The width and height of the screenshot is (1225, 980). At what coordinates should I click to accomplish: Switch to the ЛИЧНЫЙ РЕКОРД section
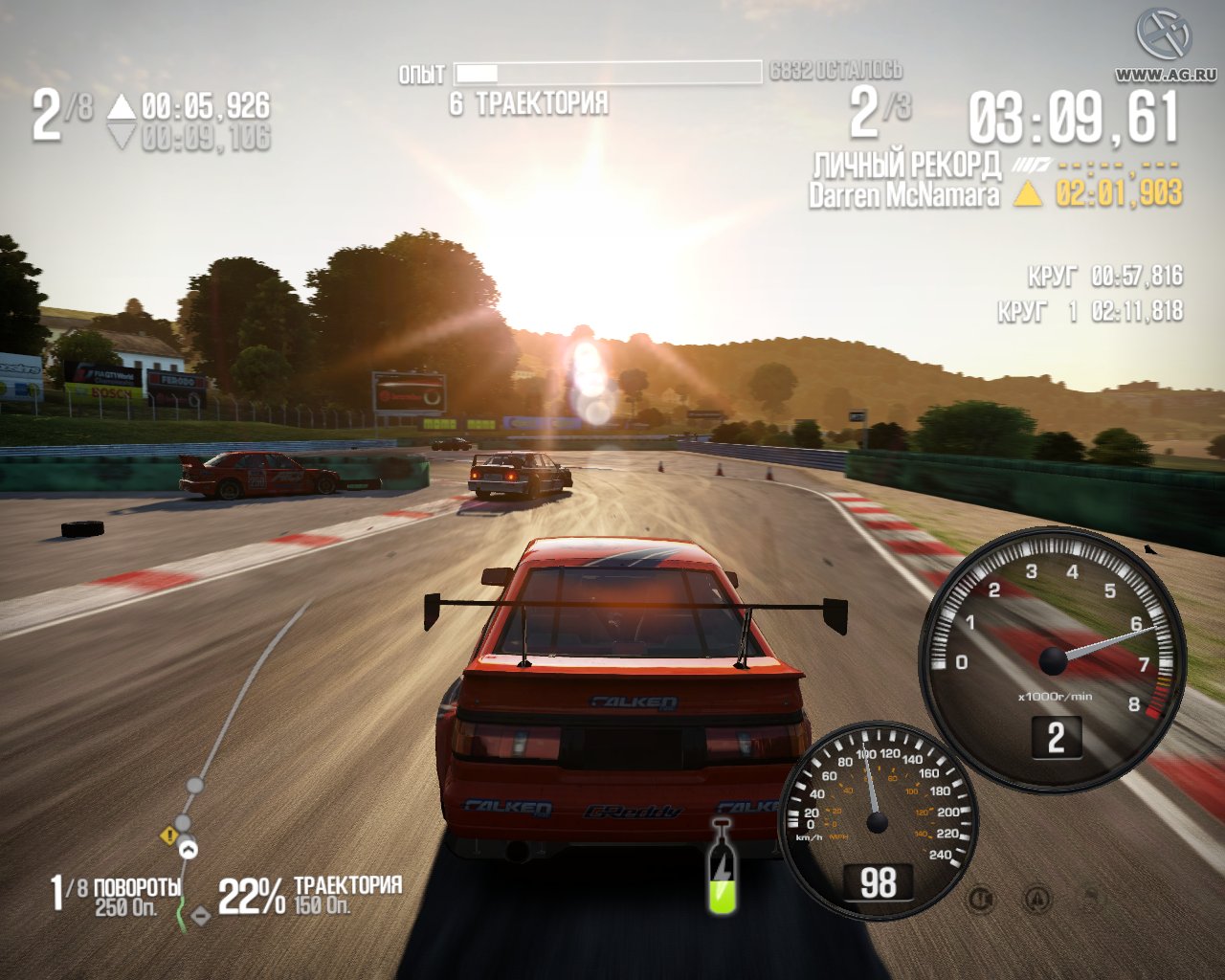click(x=904, y=165)
